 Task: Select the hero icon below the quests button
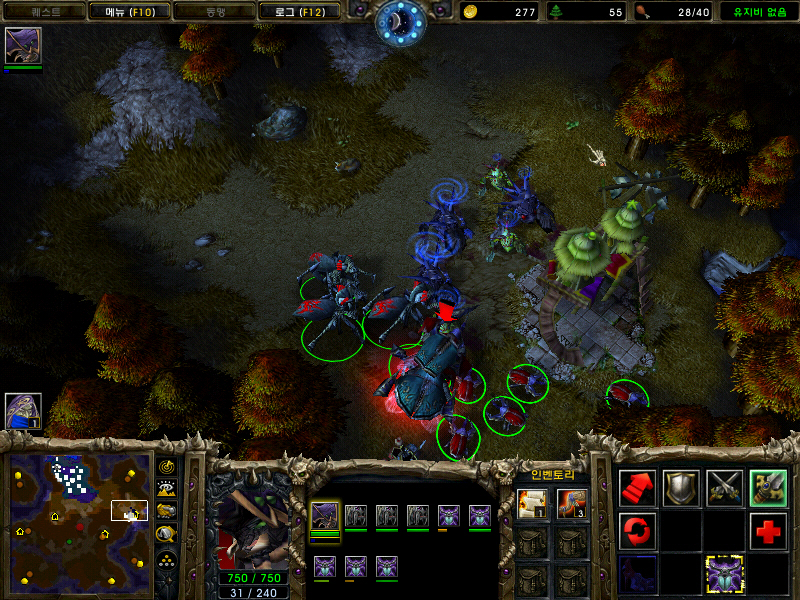(22, 46)
